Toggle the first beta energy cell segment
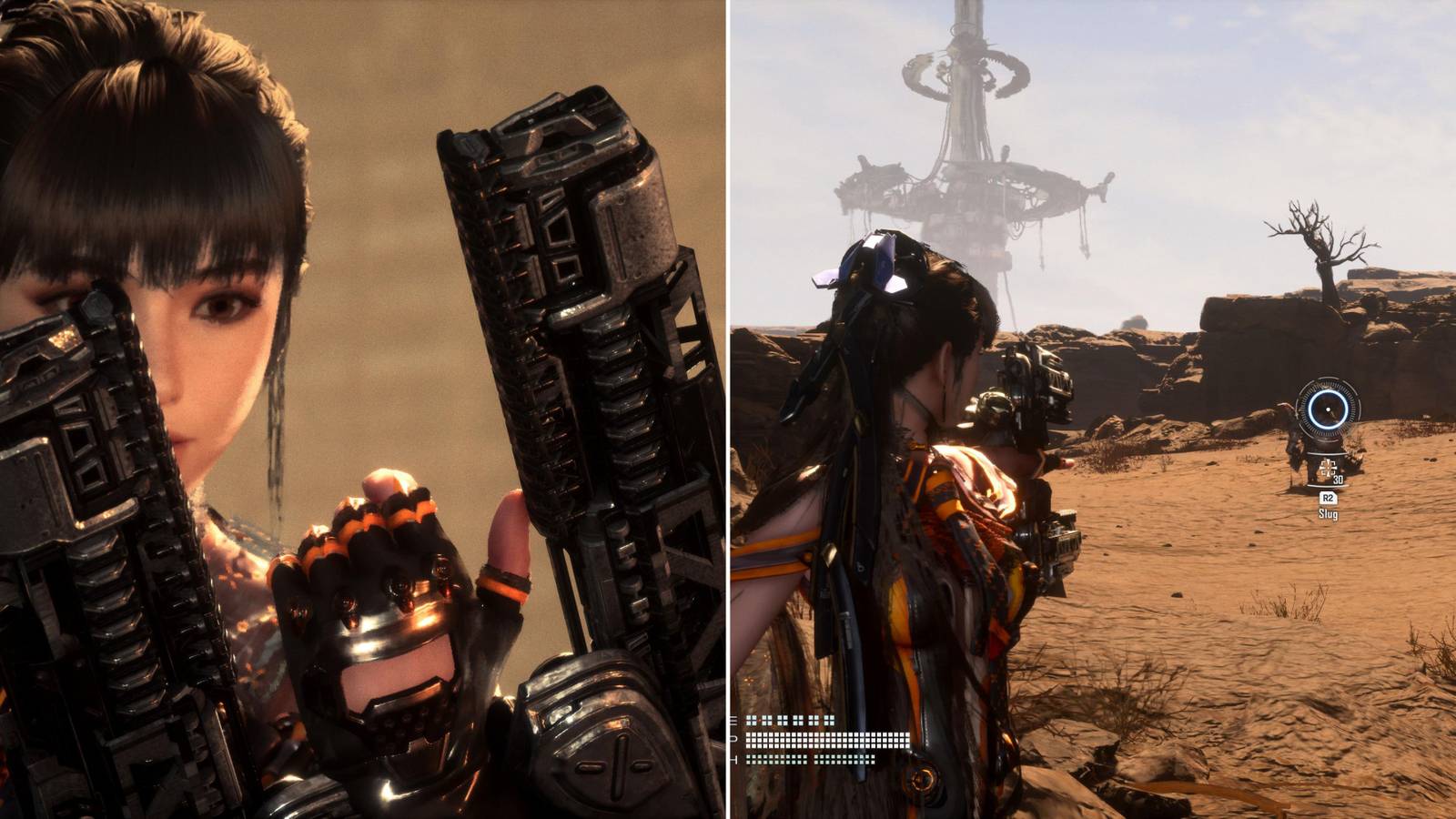 (x=749, y=720)
